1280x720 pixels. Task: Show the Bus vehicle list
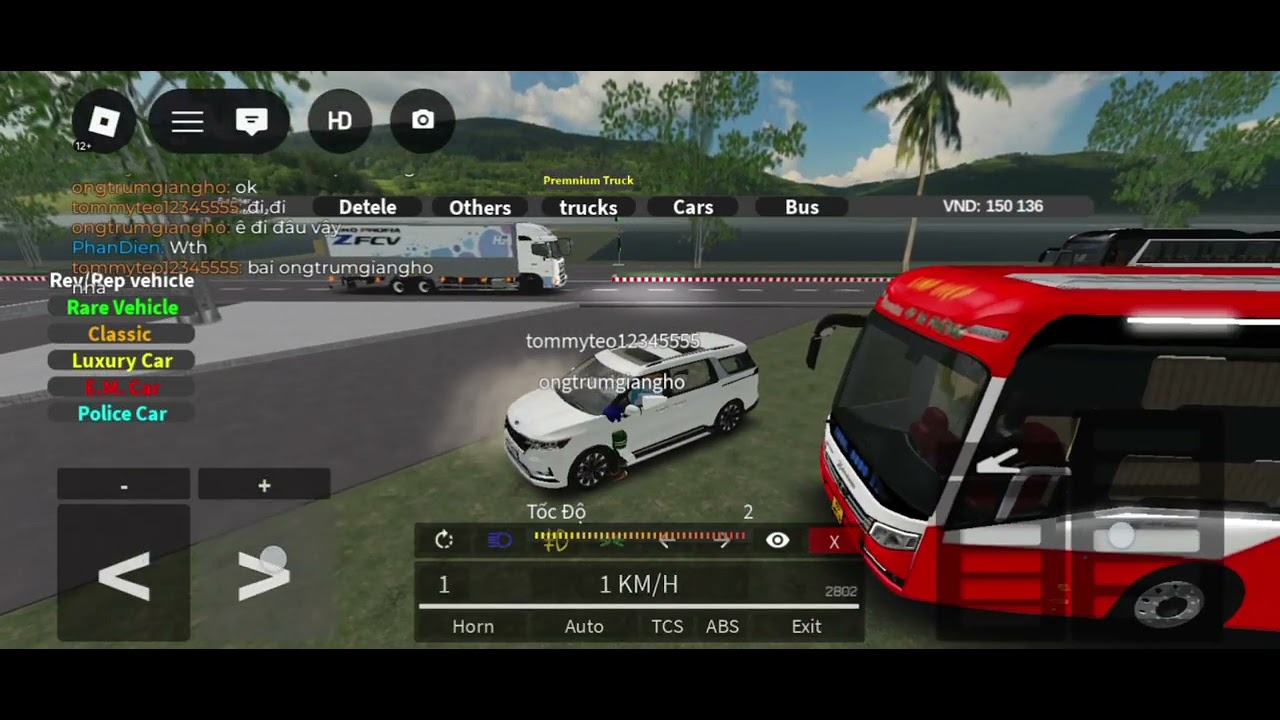(802, 207)
